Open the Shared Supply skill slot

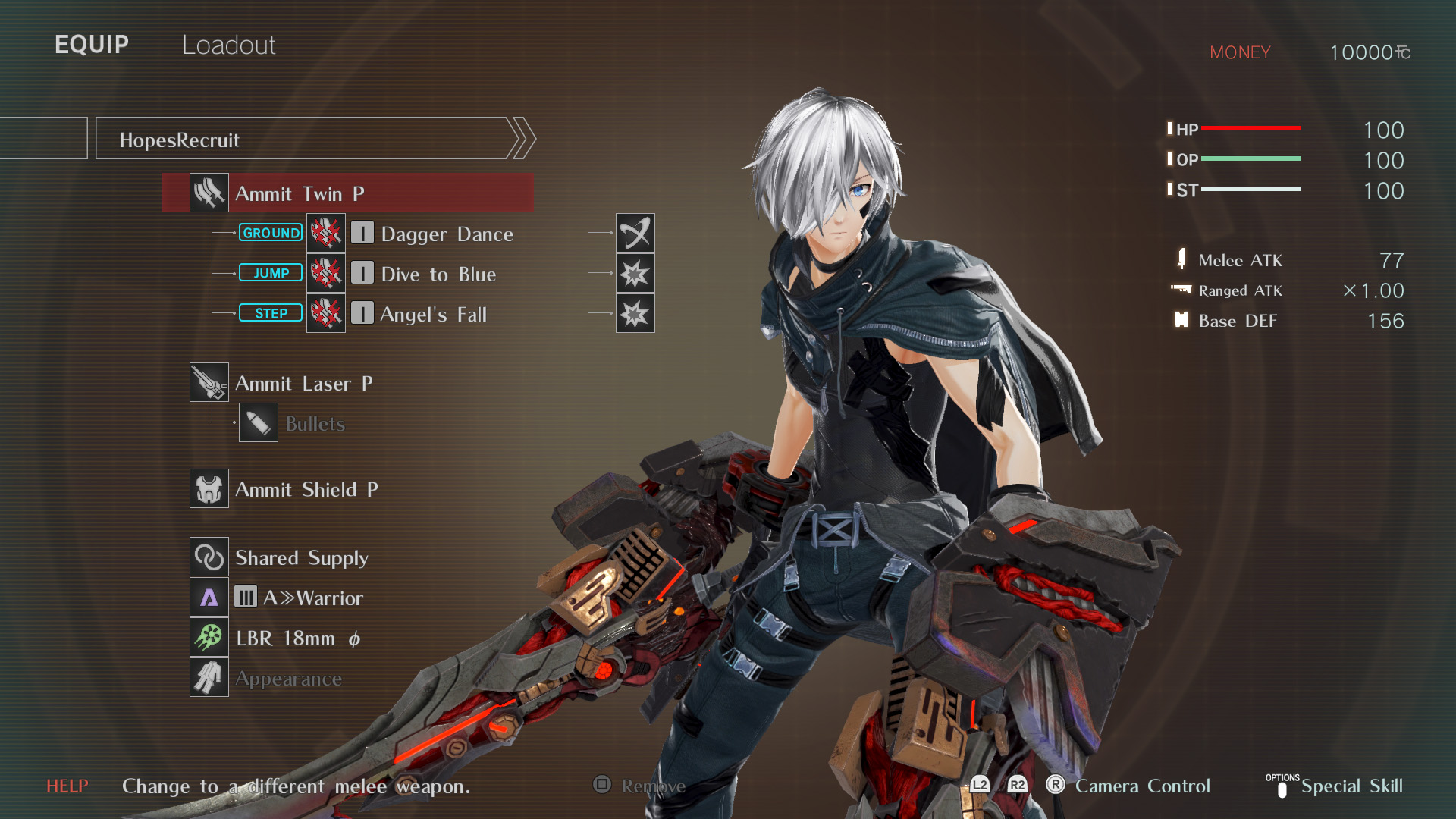pos(301,557)
